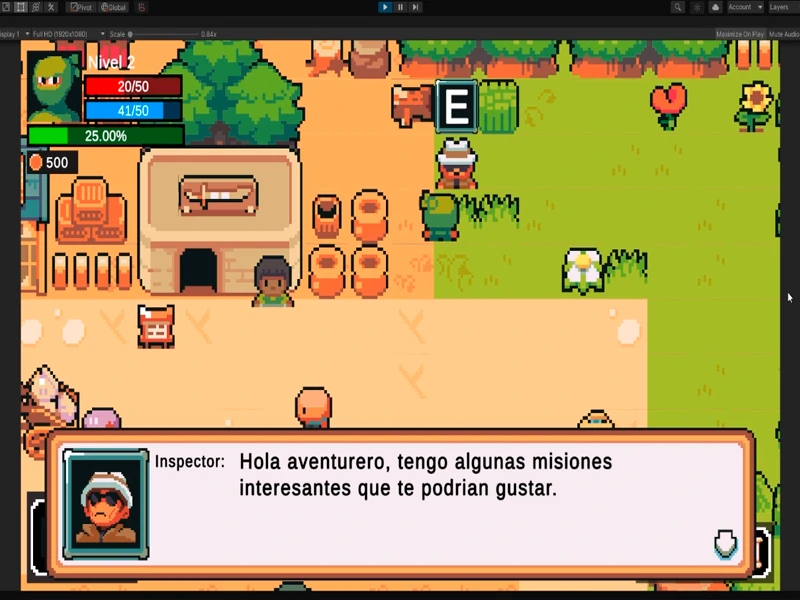Advance the Inspector dialogue with the arrow
Image resolution: width=800 pixels, height=600 pixels.
click(x=725, y=544)
